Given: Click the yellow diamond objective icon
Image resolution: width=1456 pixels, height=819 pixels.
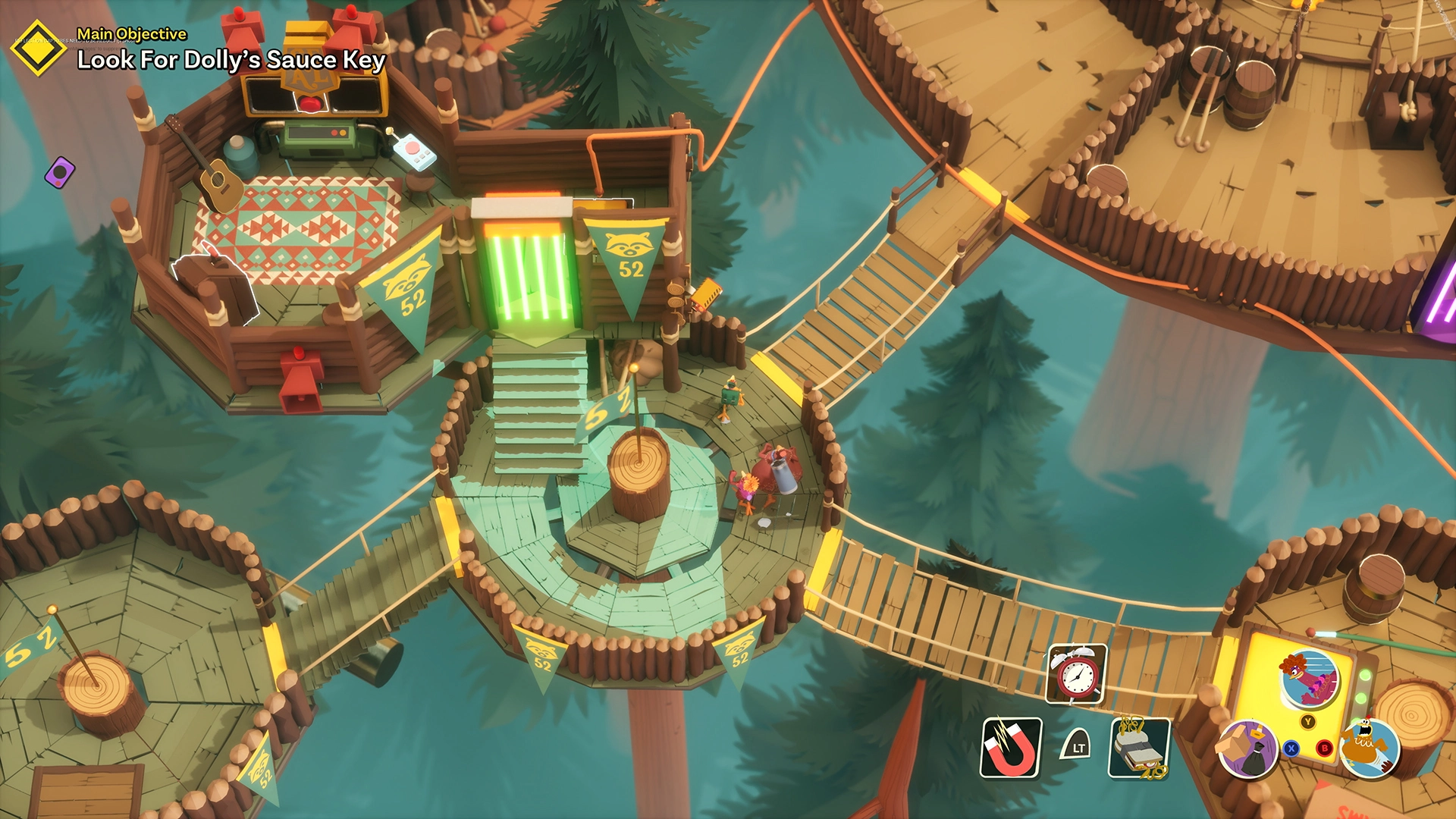Looking at the screenshot, I should pyautogui.click(x=38, y=48).
